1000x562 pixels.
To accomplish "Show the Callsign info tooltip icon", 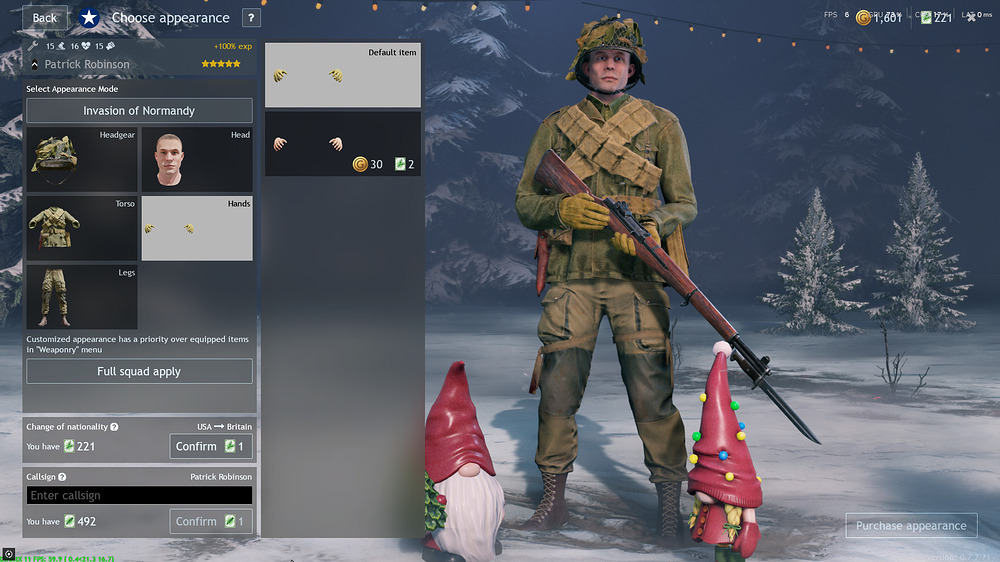I will point(63,477).
